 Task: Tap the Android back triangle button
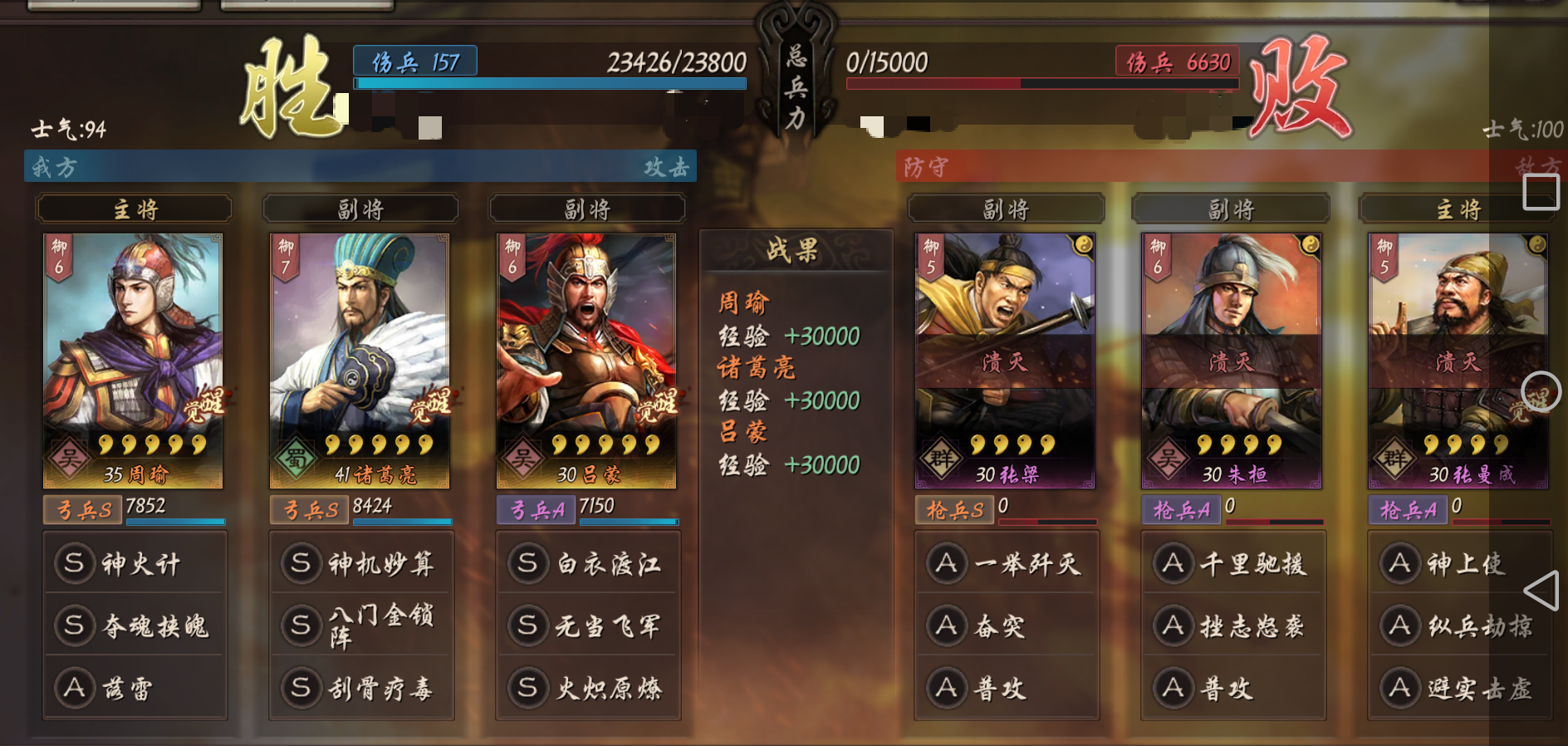(1541, 591)
